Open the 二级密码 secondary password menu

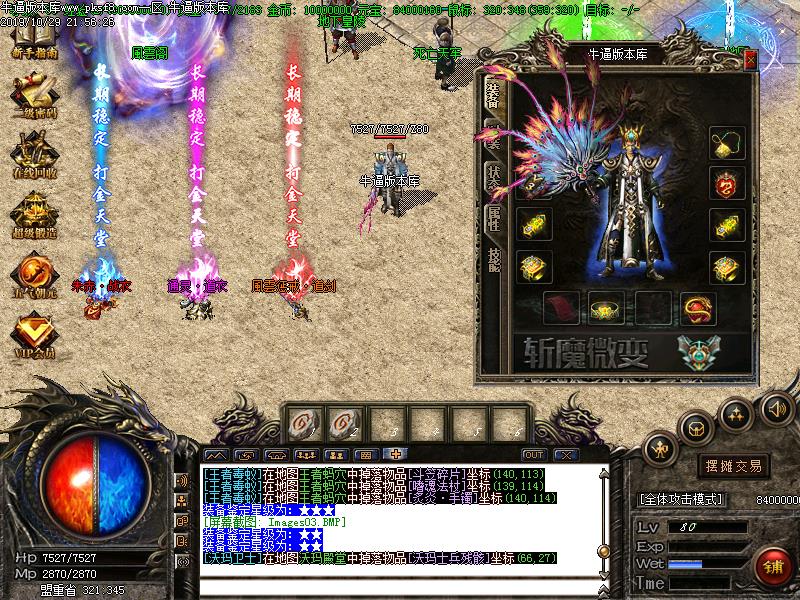pyautogui.click(x=34, y=97)
